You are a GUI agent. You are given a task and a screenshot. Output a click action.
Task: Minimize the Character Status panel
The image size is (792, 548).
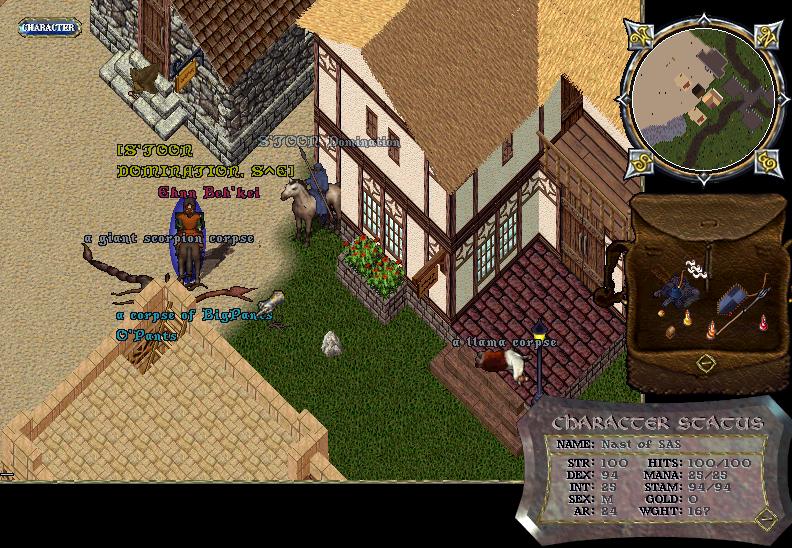click(767, 517)
